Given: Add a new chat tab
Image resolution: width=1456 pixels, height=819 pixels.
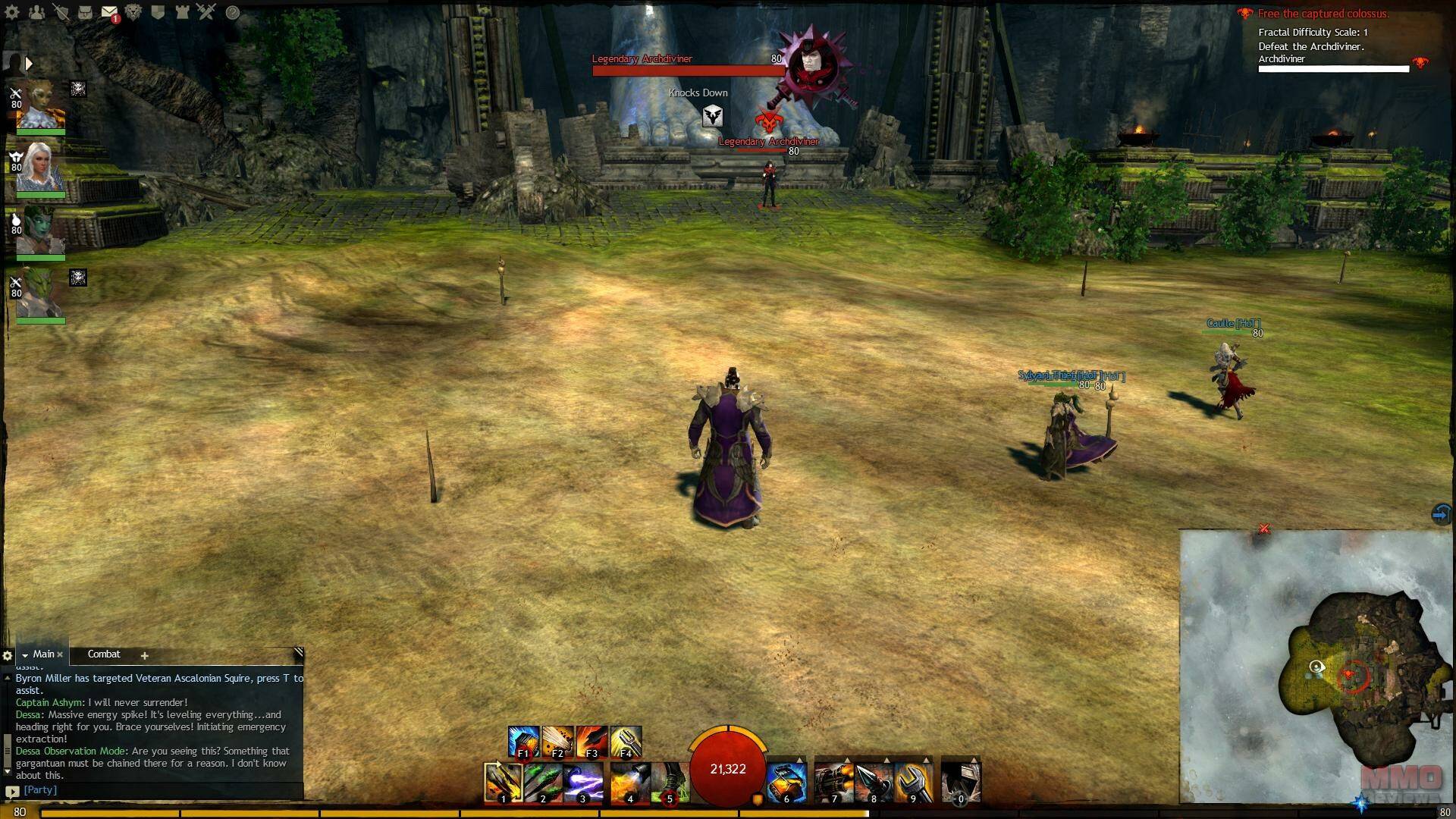Looking at the screenshot, I should pos(144,655).
